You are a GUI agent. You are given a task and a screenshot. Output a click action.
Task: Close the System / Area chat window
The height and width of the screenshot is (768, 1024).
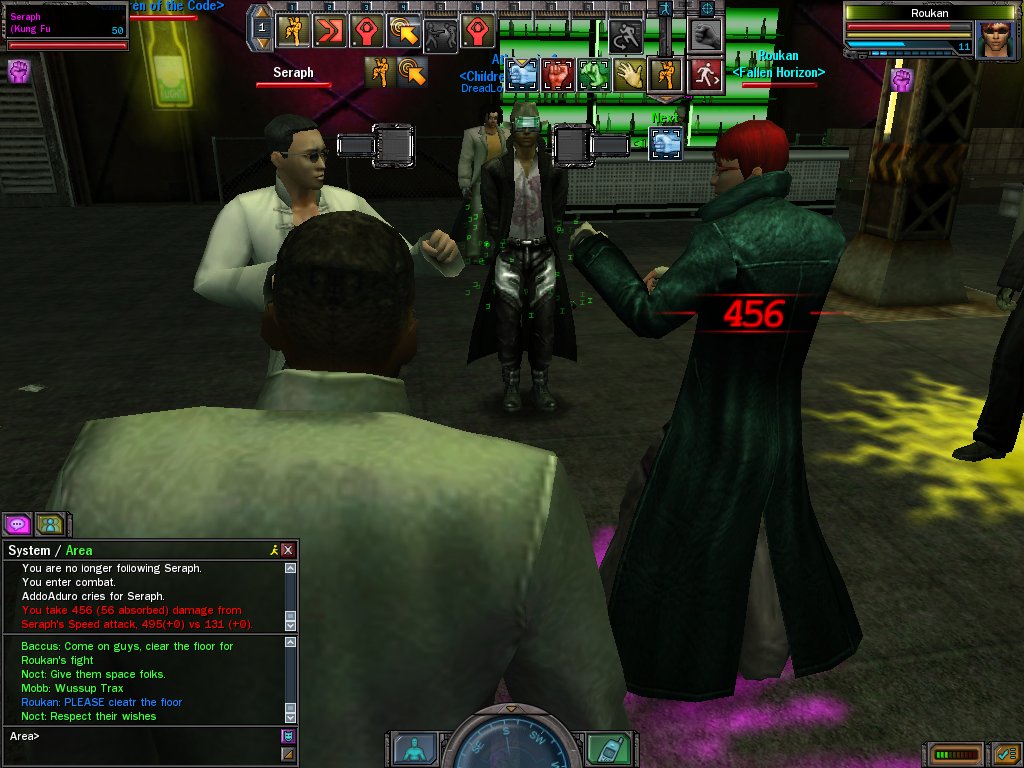pyautogui.click(x=288, y=550)
